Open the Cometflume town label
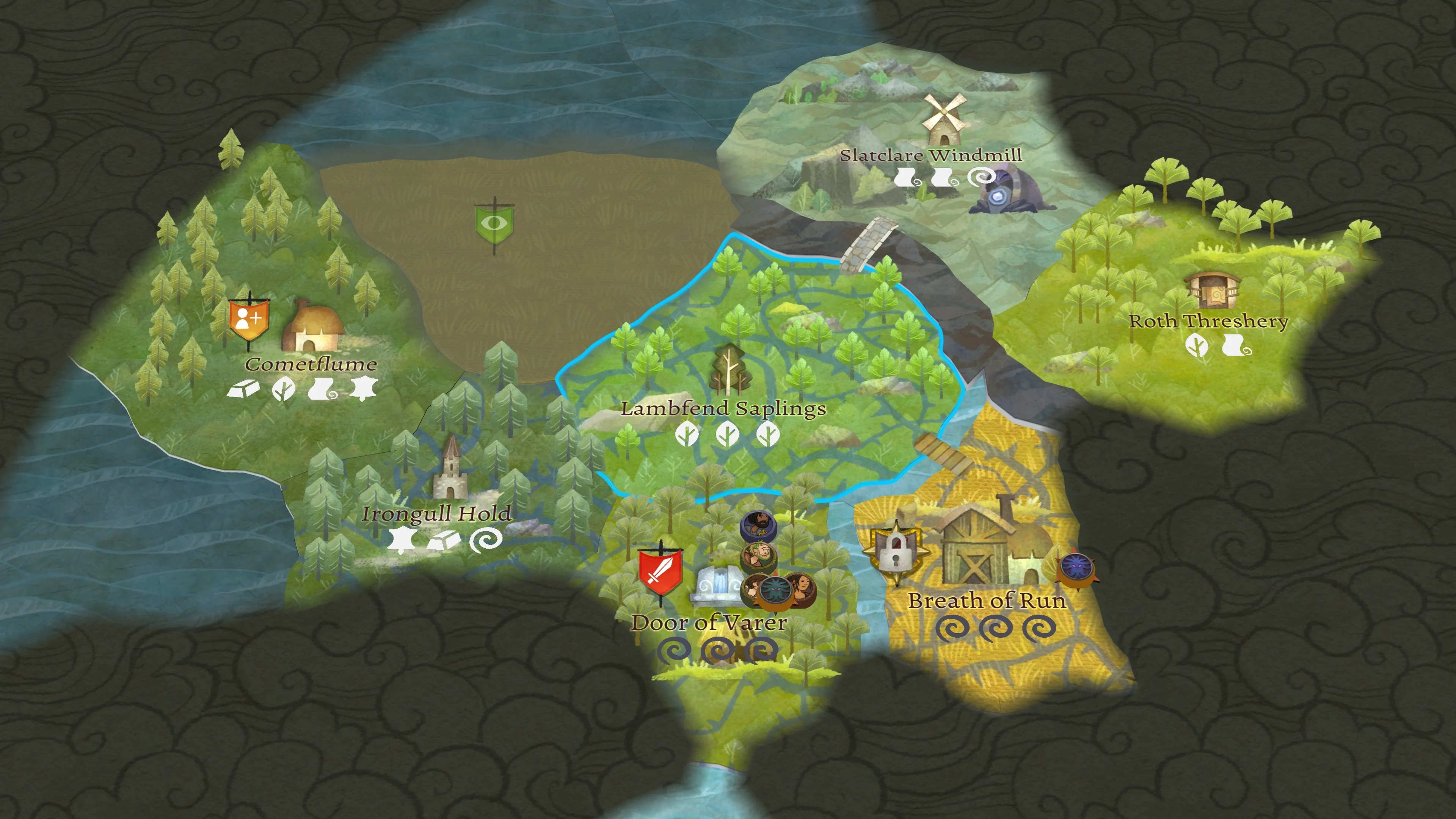 pyautogui.click(x=311, y=364)
